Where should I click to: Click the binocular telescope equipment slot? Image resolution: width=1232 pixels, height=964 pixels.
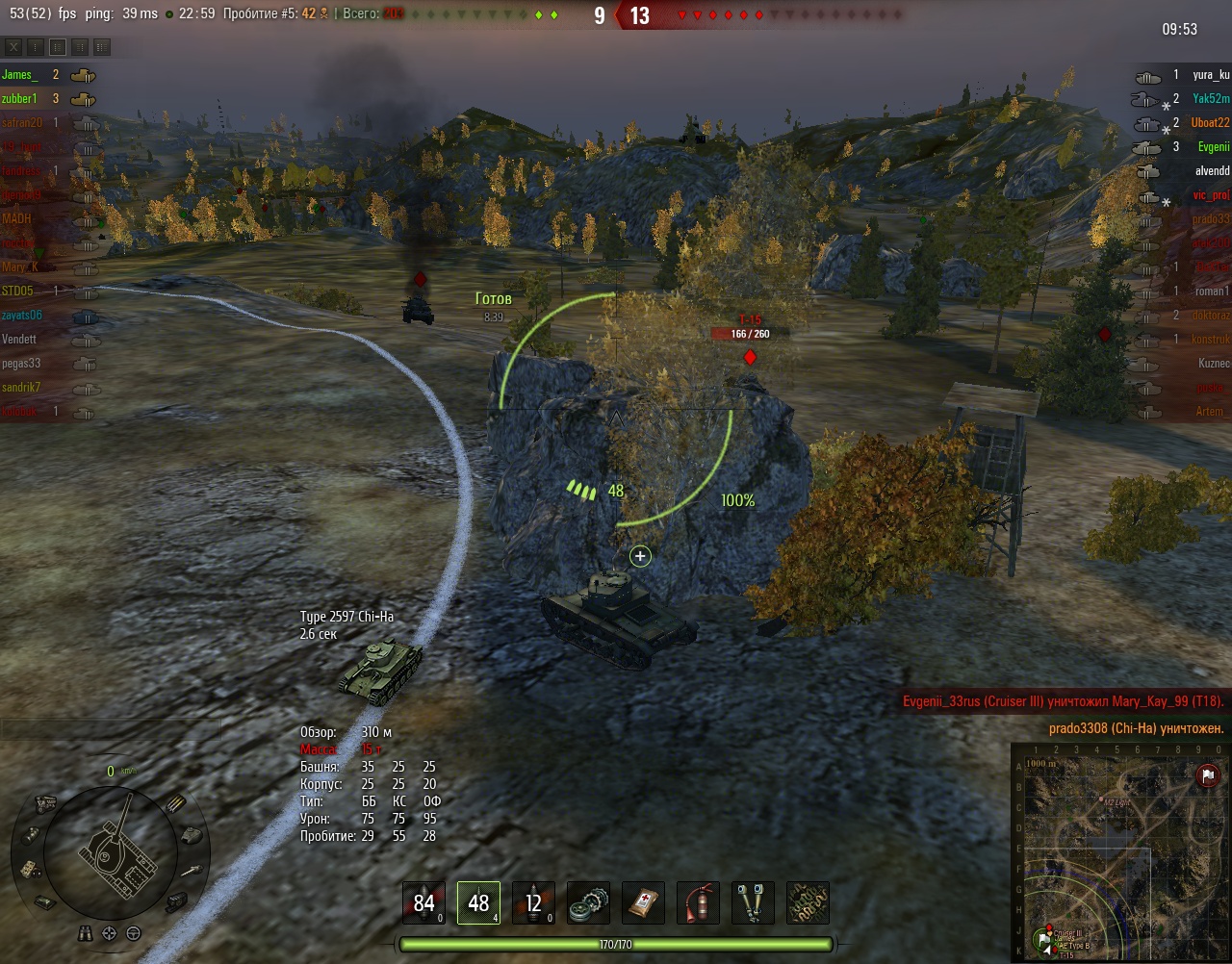753,902
